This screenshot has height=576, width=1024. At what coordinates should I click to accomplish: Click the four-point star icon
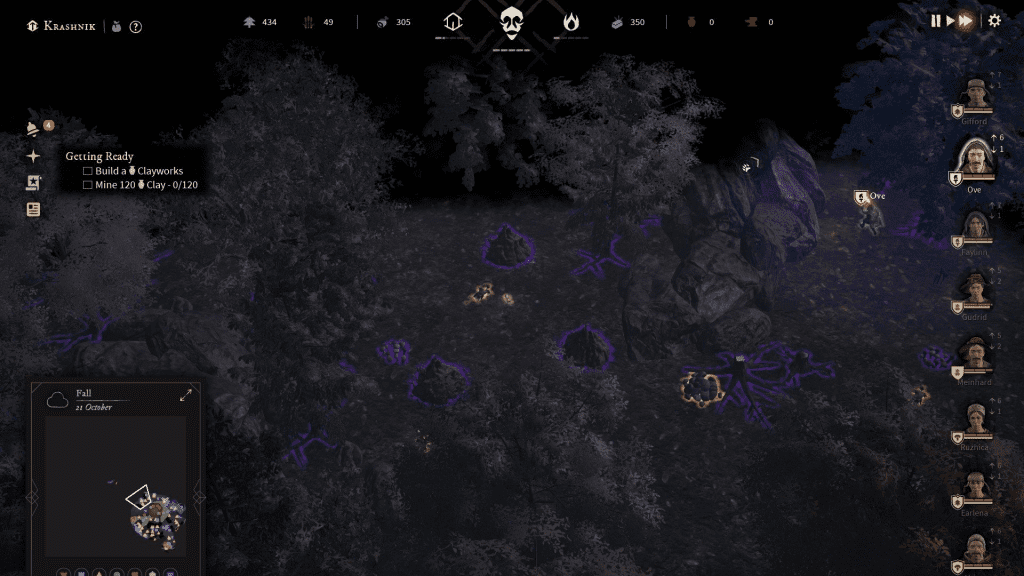pos(34,156)
